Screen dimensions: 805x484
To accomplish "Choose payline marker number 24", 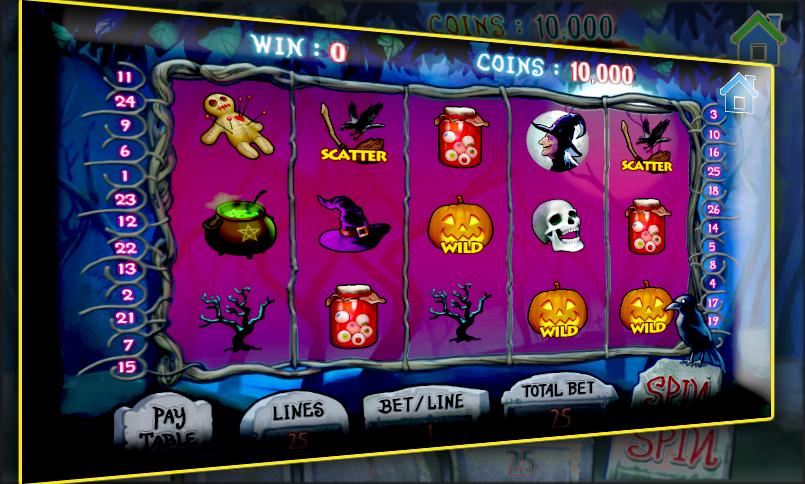I will click(125, 101).
